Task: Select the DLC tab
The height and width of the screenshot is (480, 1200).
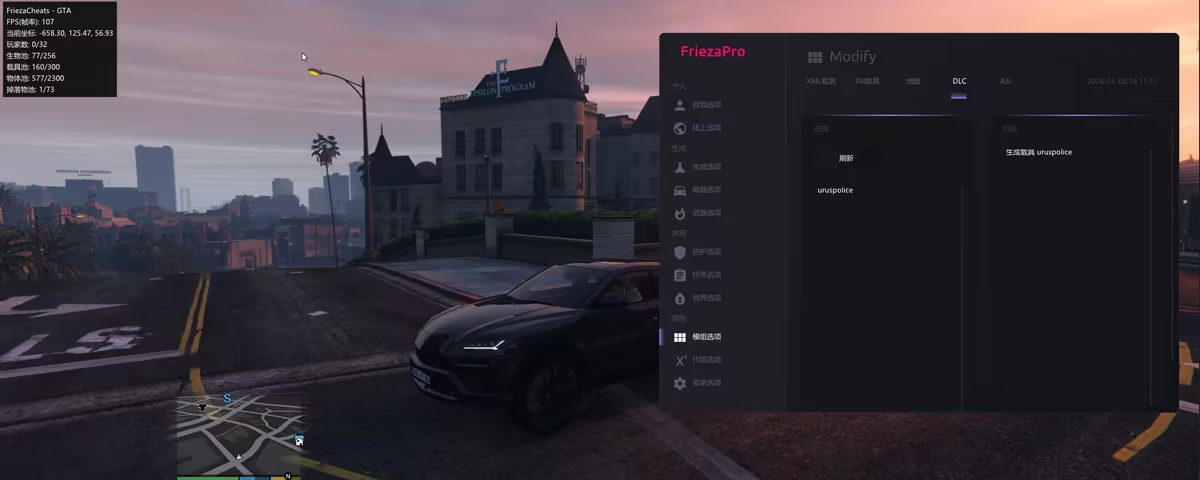Action: pos(959,81)
